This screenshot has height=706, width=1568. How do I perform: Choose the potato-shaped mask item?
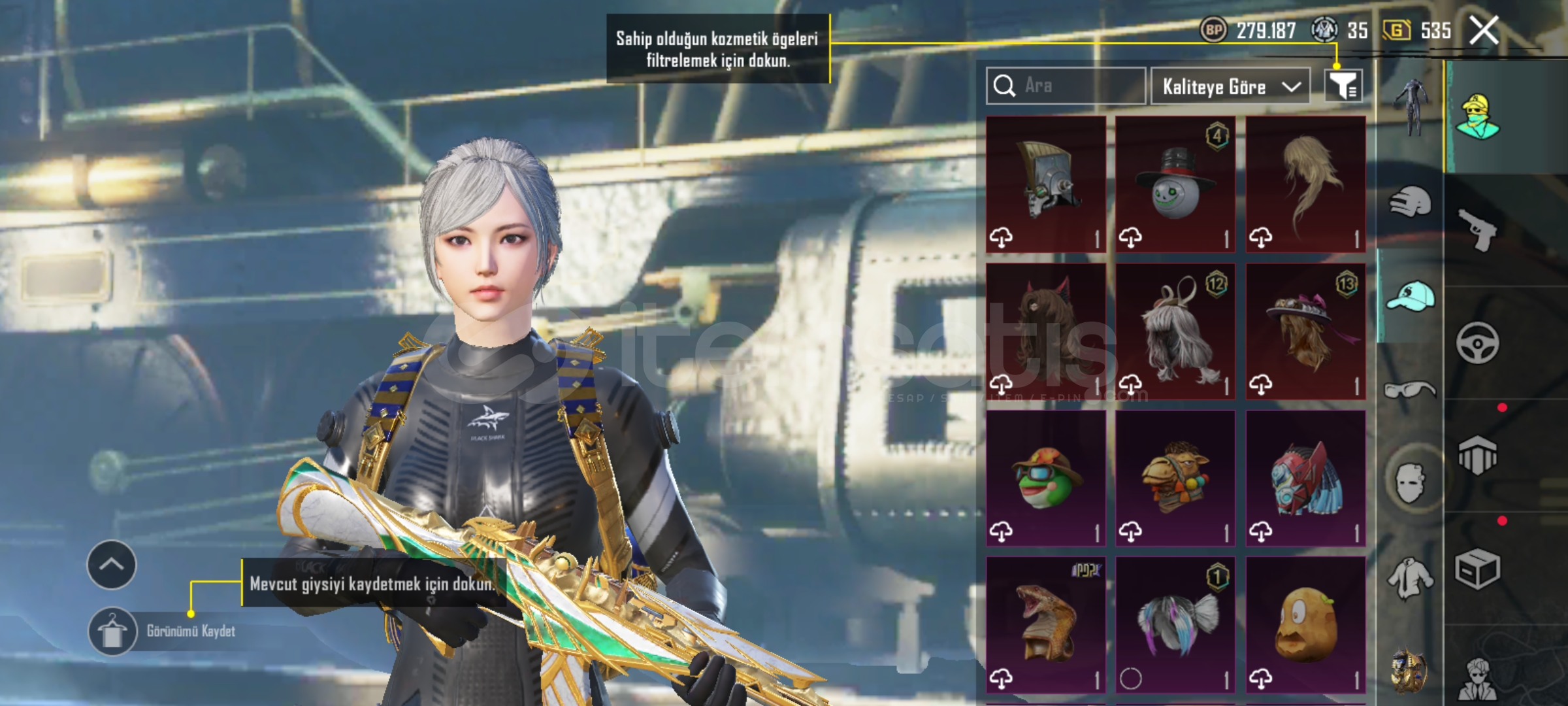point(1305,625)
